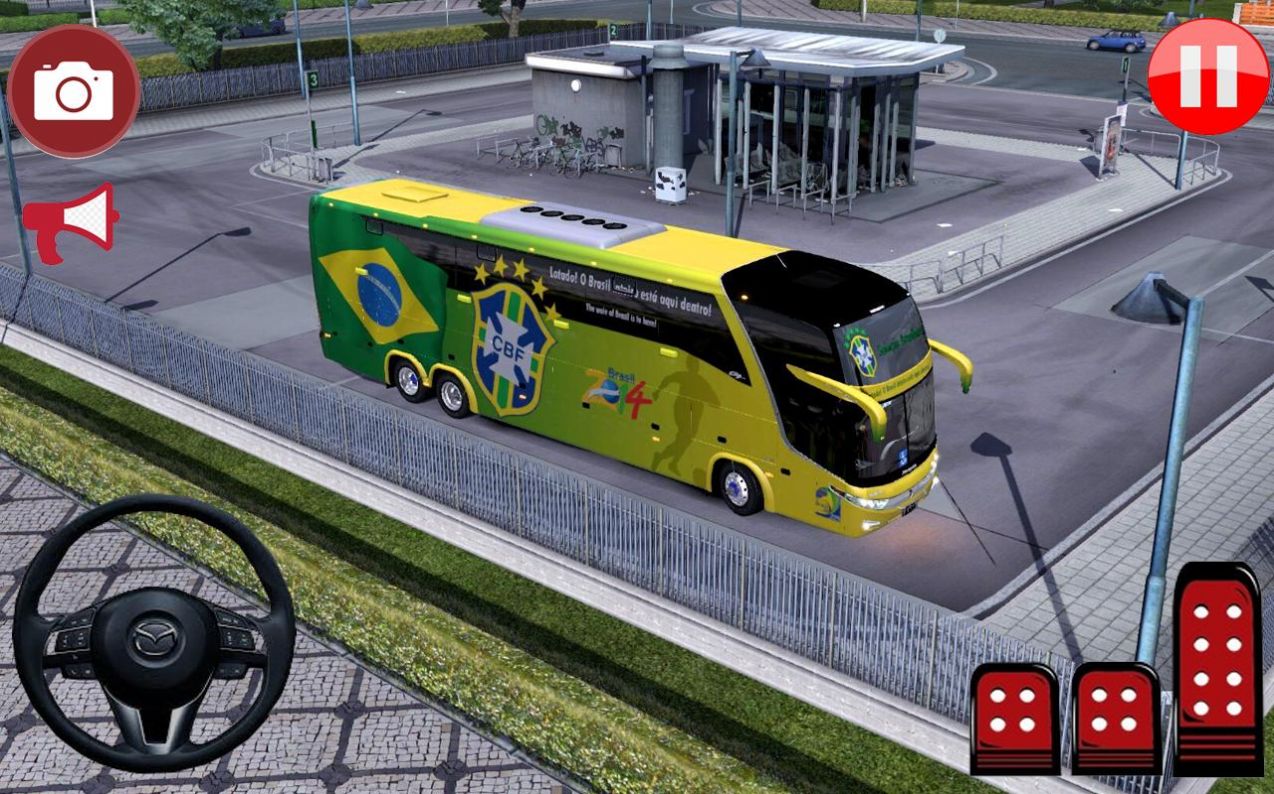1274x794 pixels.
Task: Honk using the red megaphone icon
Action: point(70,221)
